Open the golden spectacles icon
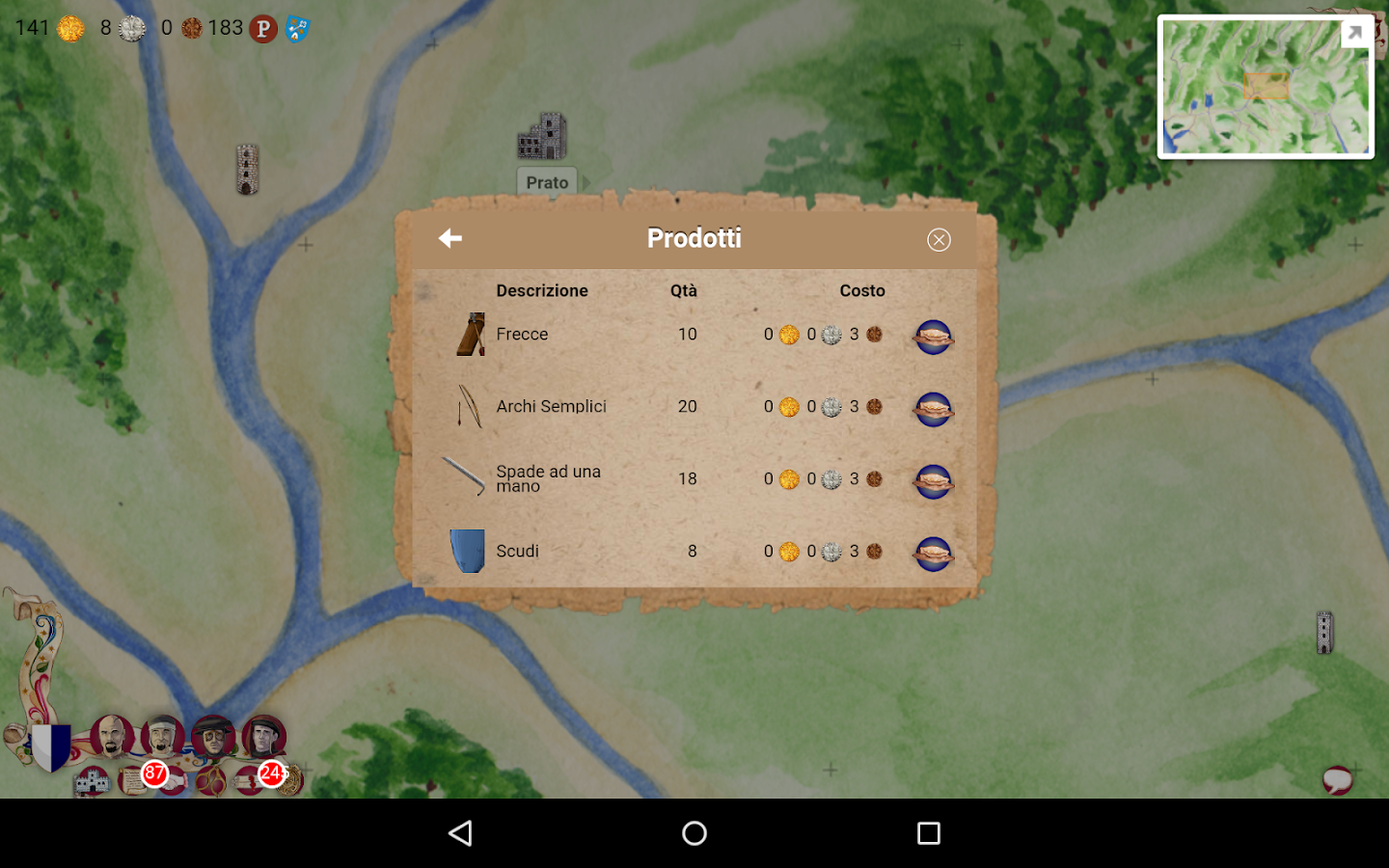Image resolution: width=1389 pixels, height=868 pixels. pos(211,781)
